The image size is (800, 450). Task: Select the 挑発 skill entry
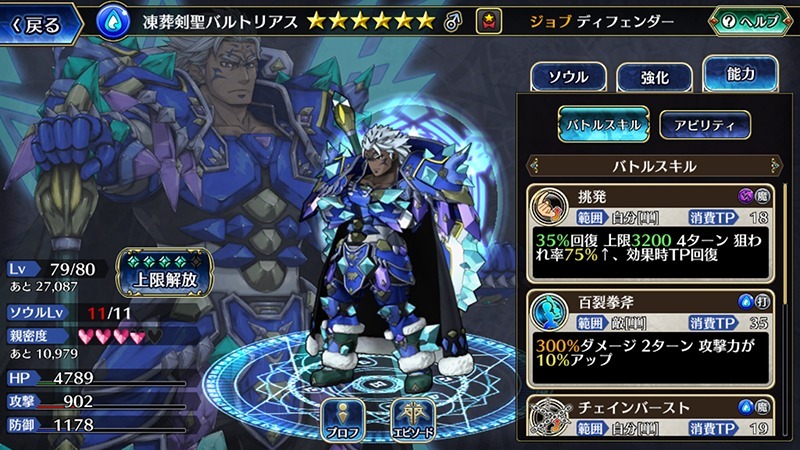coord(655,231)
